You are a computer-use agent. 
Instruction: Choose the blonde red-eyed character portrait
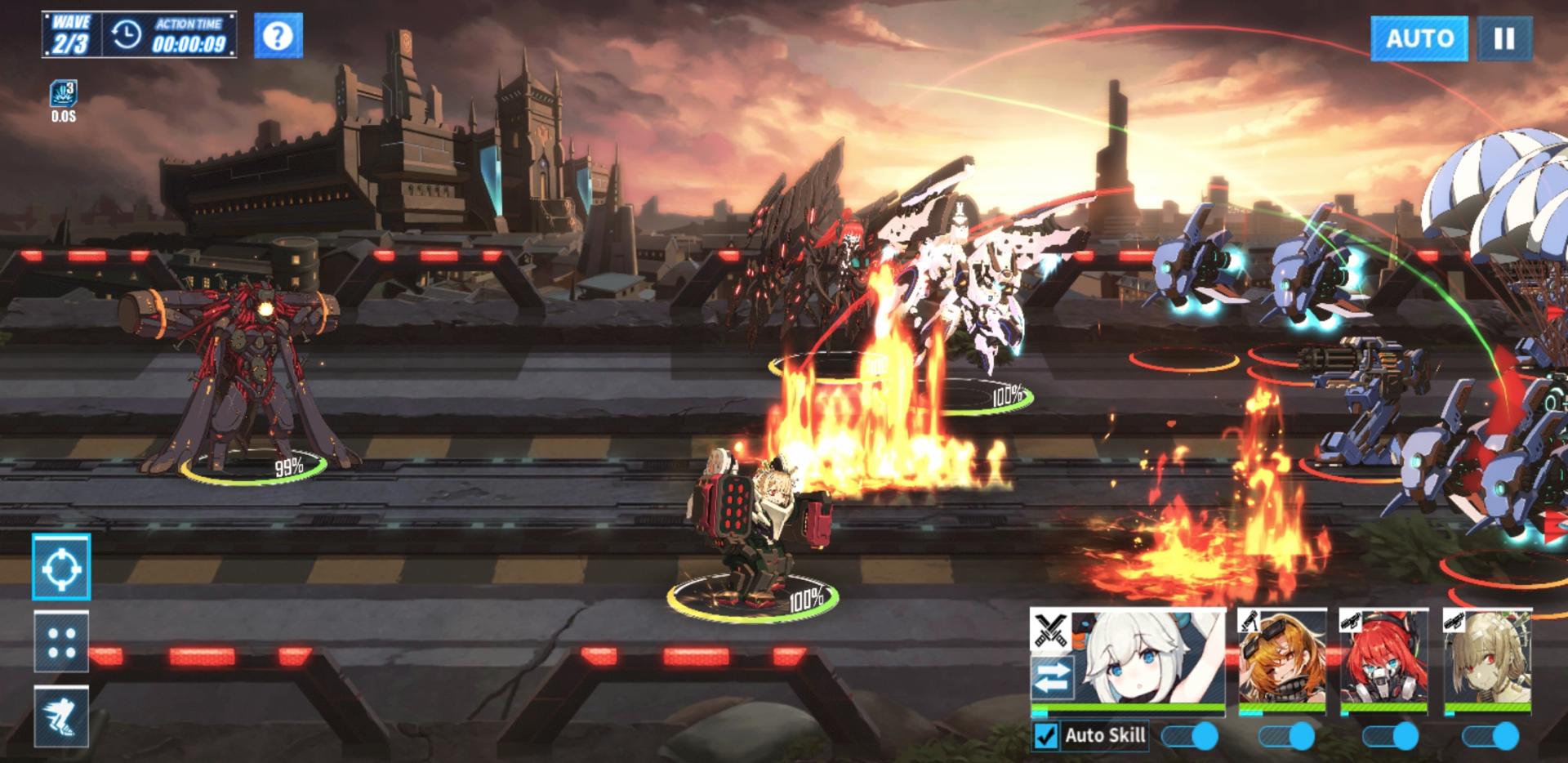1486,658
